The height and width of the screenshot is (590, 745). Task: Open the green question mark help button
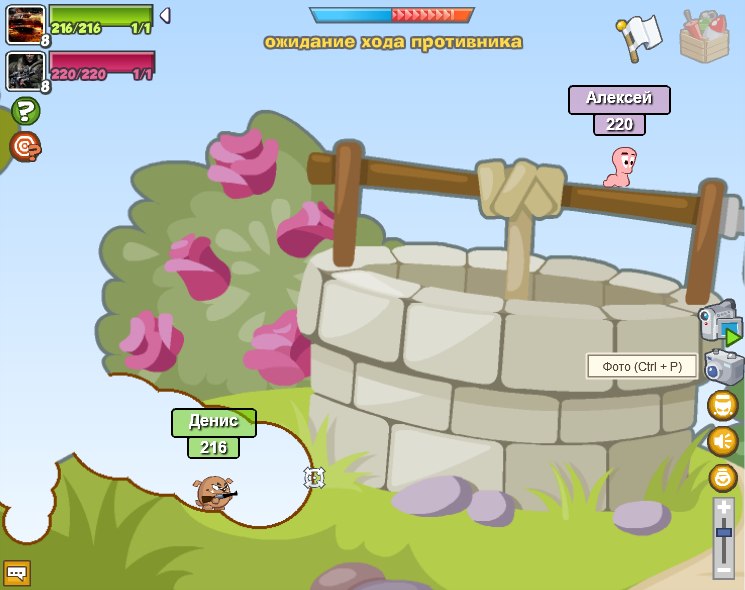click(x=25, y=111)
